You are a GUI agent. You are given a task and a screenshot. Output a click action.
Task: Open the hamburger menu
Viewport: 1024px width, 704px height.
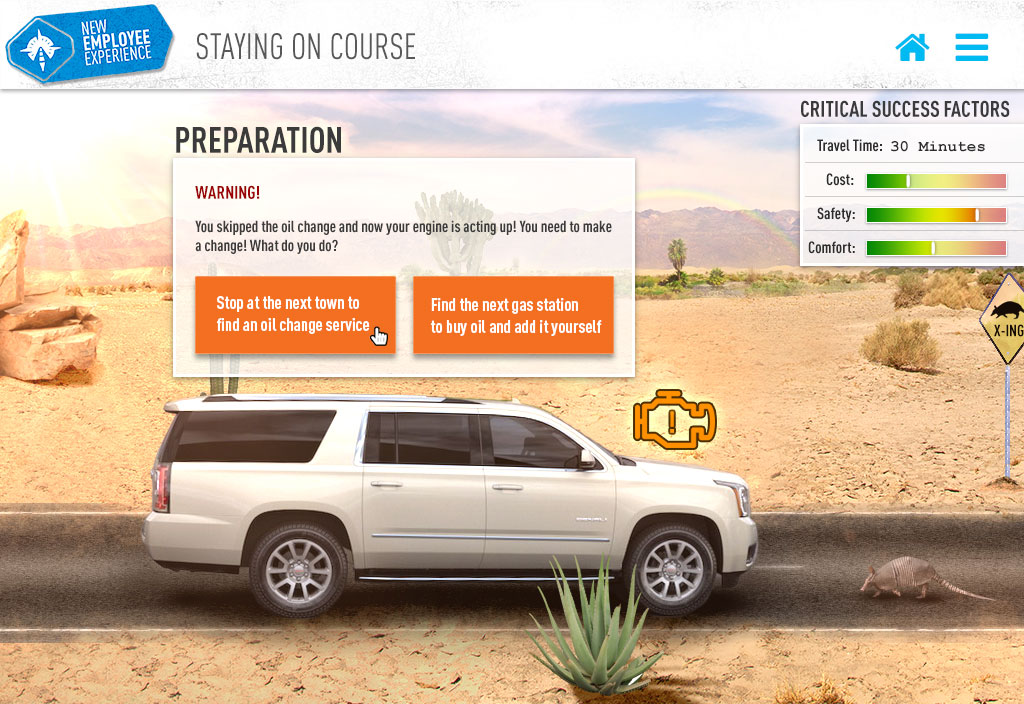coord(971,47)
